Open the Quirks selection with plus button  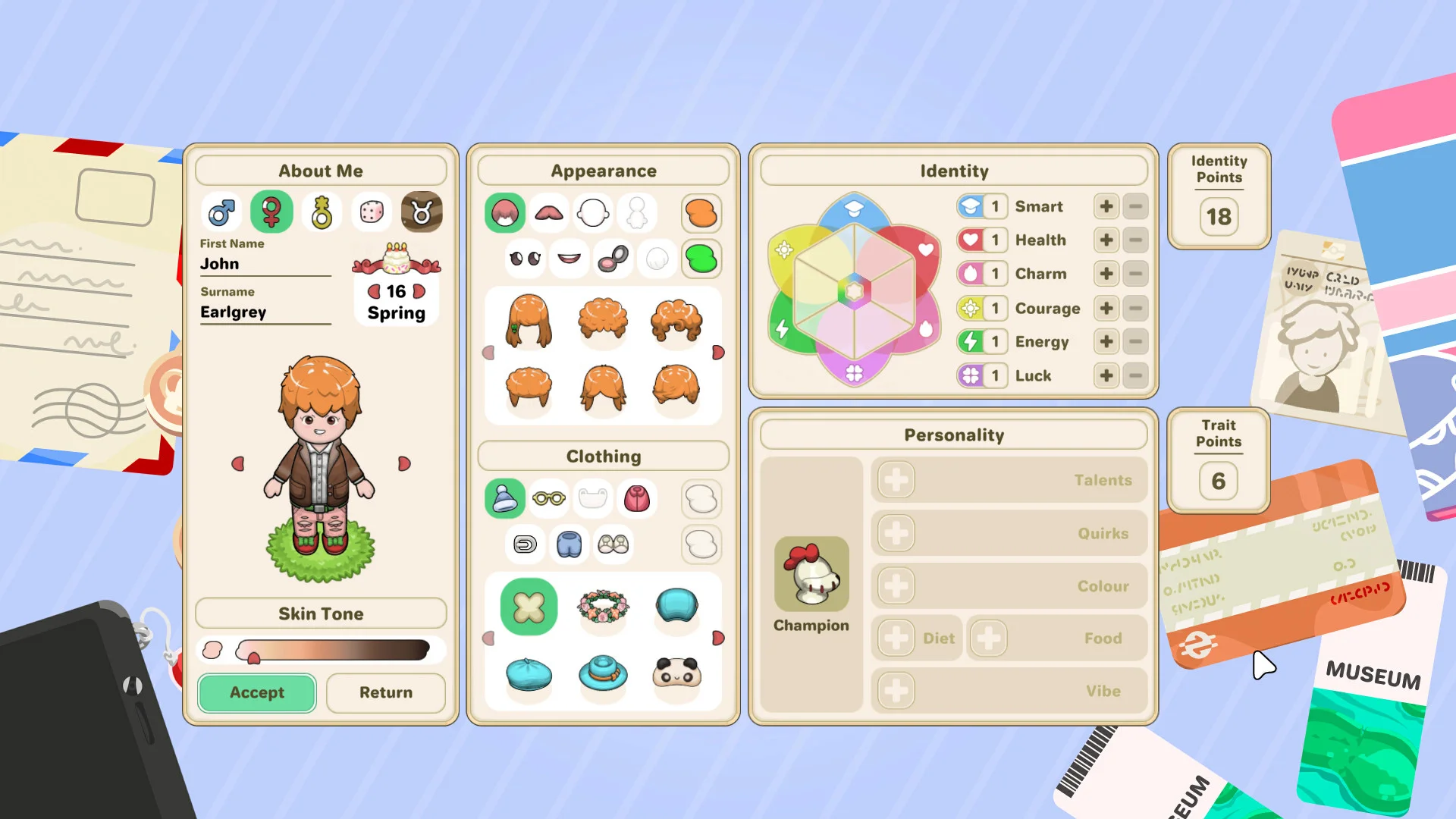(896, 533)
